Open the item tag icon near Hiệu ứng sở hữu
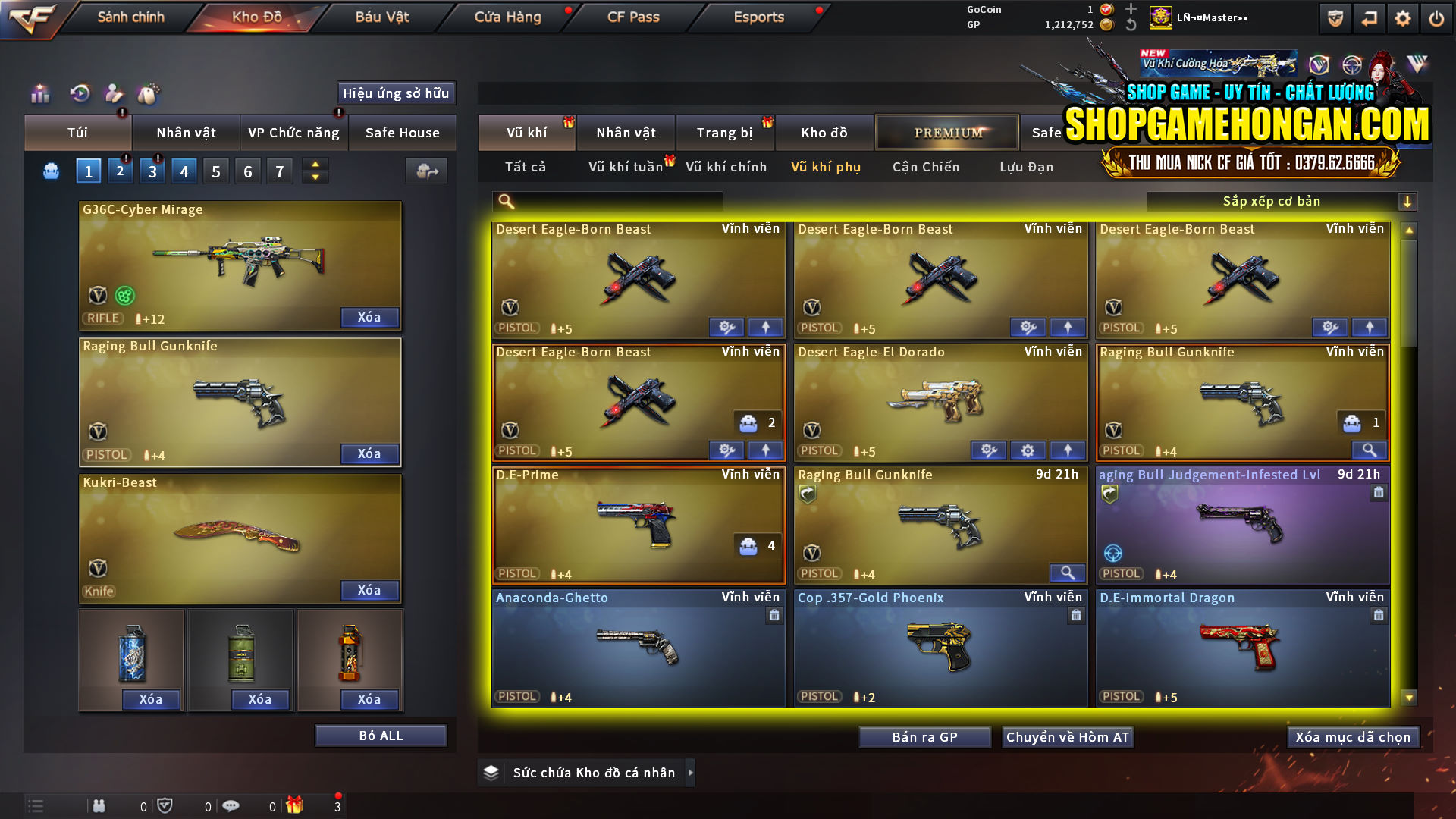Image resolution: width=1456 pixels, height=819 pixels. (149, 94)
